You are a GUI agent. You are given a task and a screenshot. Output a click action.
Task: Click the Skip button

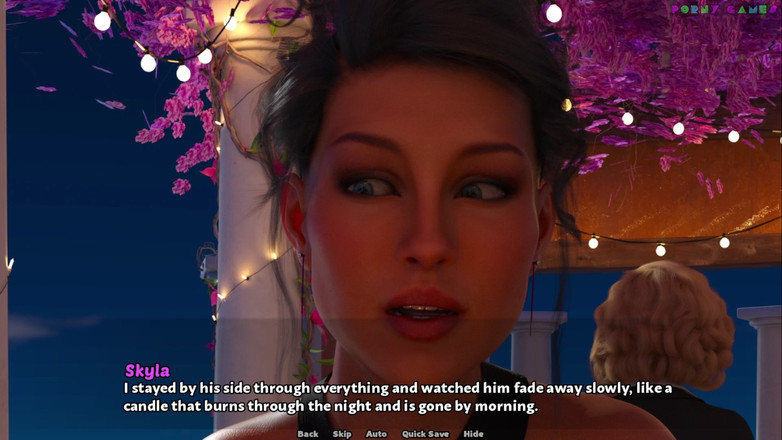click(x=342, y=434)
